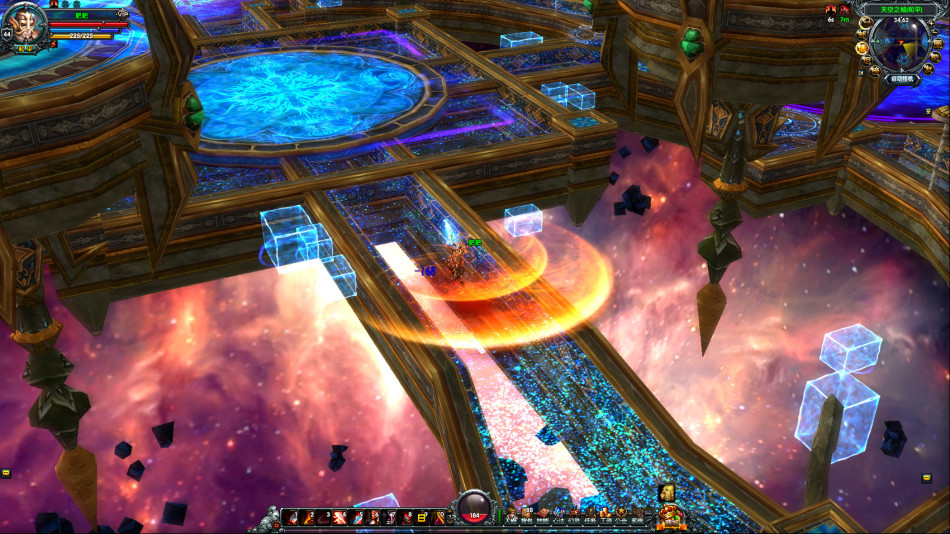Click the red health orb showing 184

click(475, 508)
